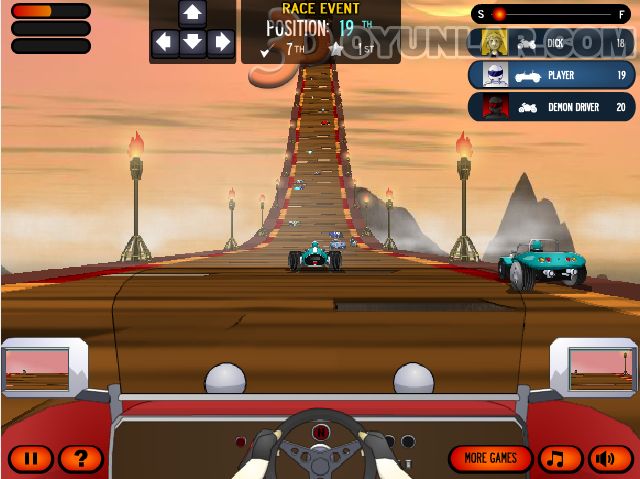
Task: Select the Player leaderboard row
Action: tap(552, 75)
